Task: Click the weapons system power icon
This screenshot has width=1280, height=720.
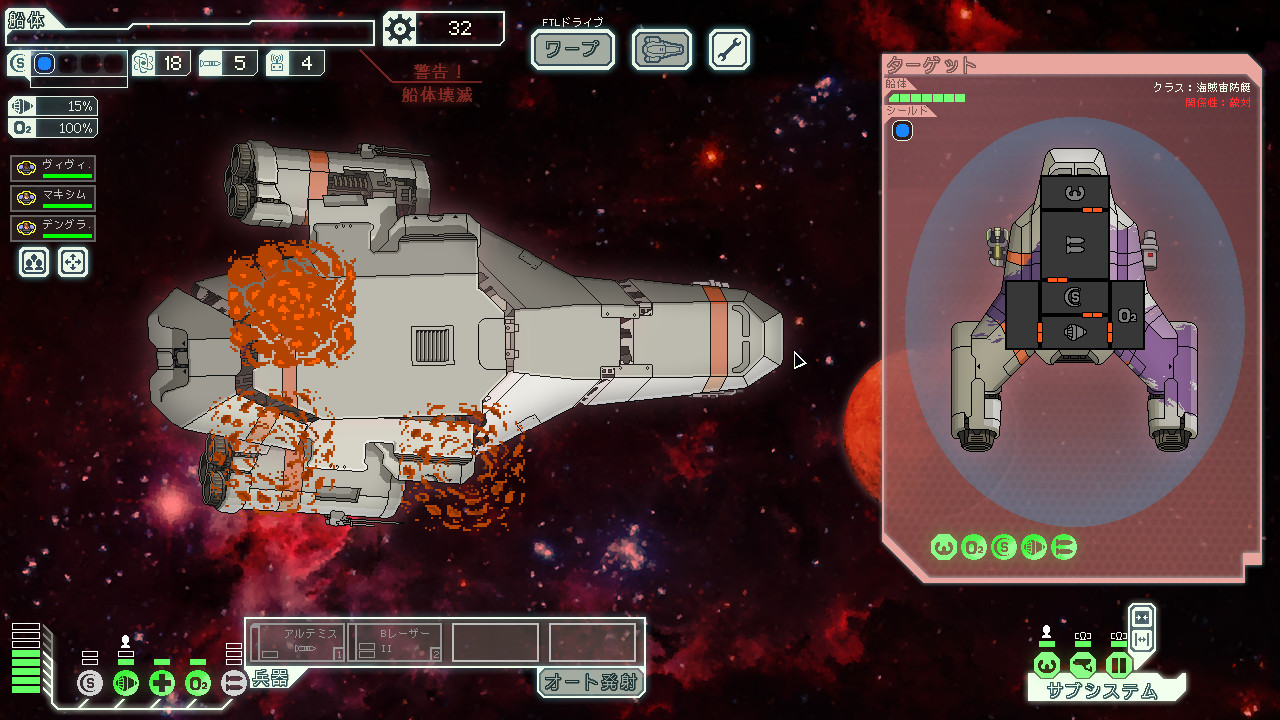Action: (233, 684)
